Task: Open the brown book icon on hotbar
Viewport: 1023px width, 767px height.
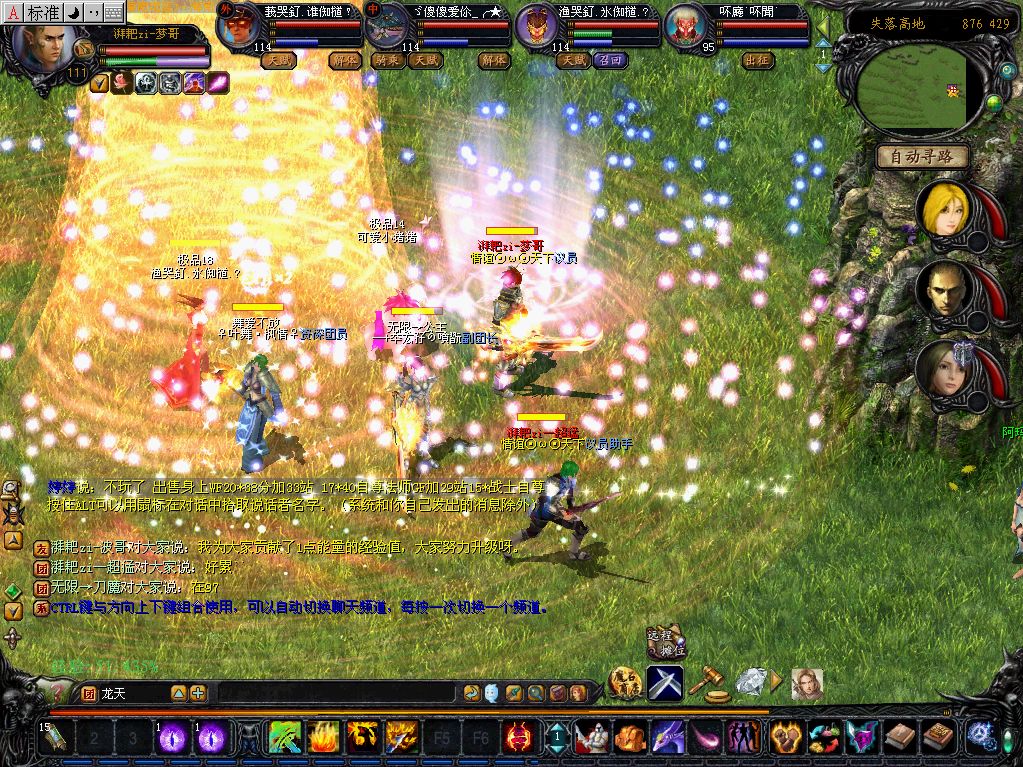Action: tap(900, 738)
